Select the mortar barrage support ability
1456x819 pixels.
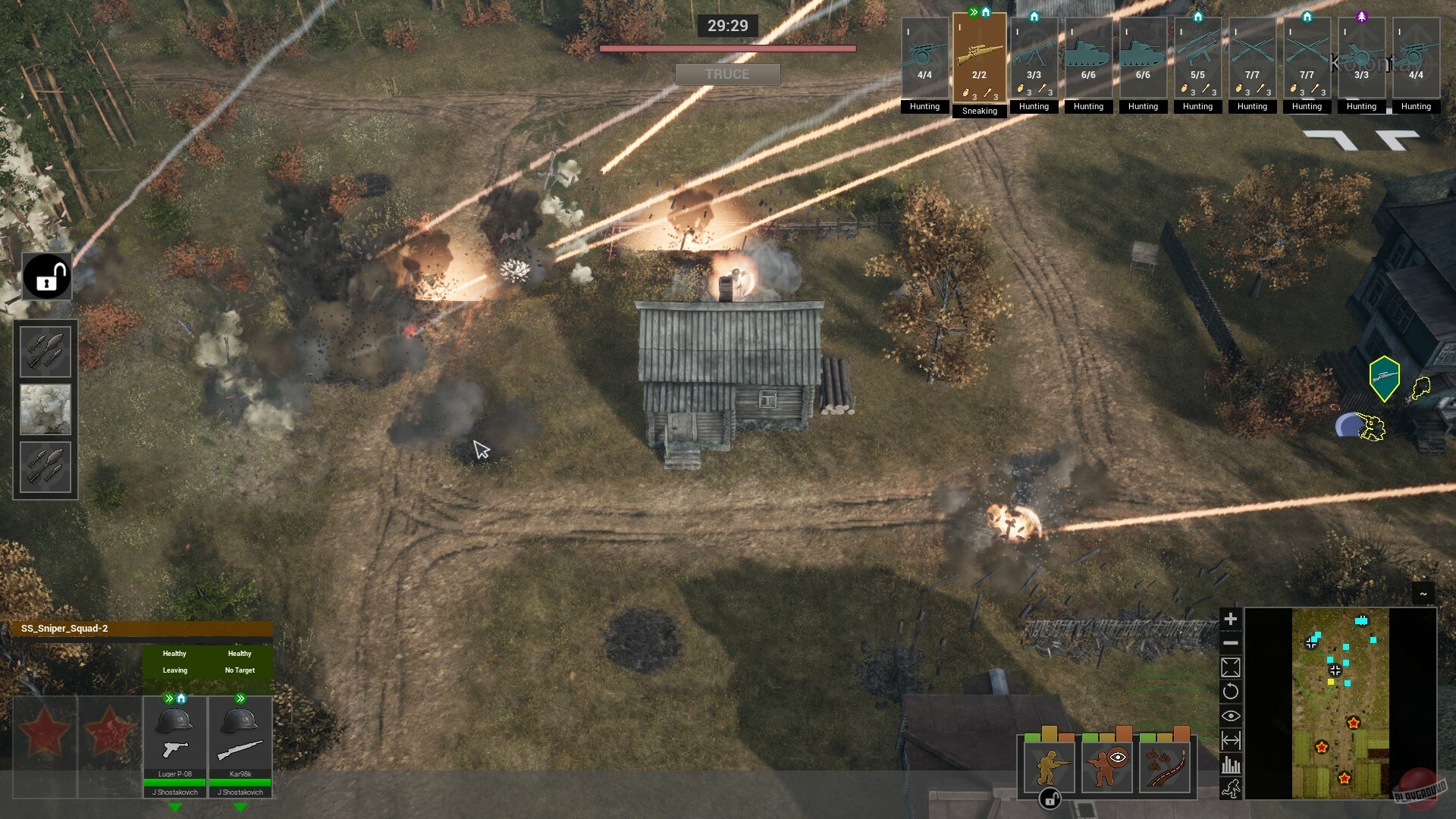click(x=45, y=350)
